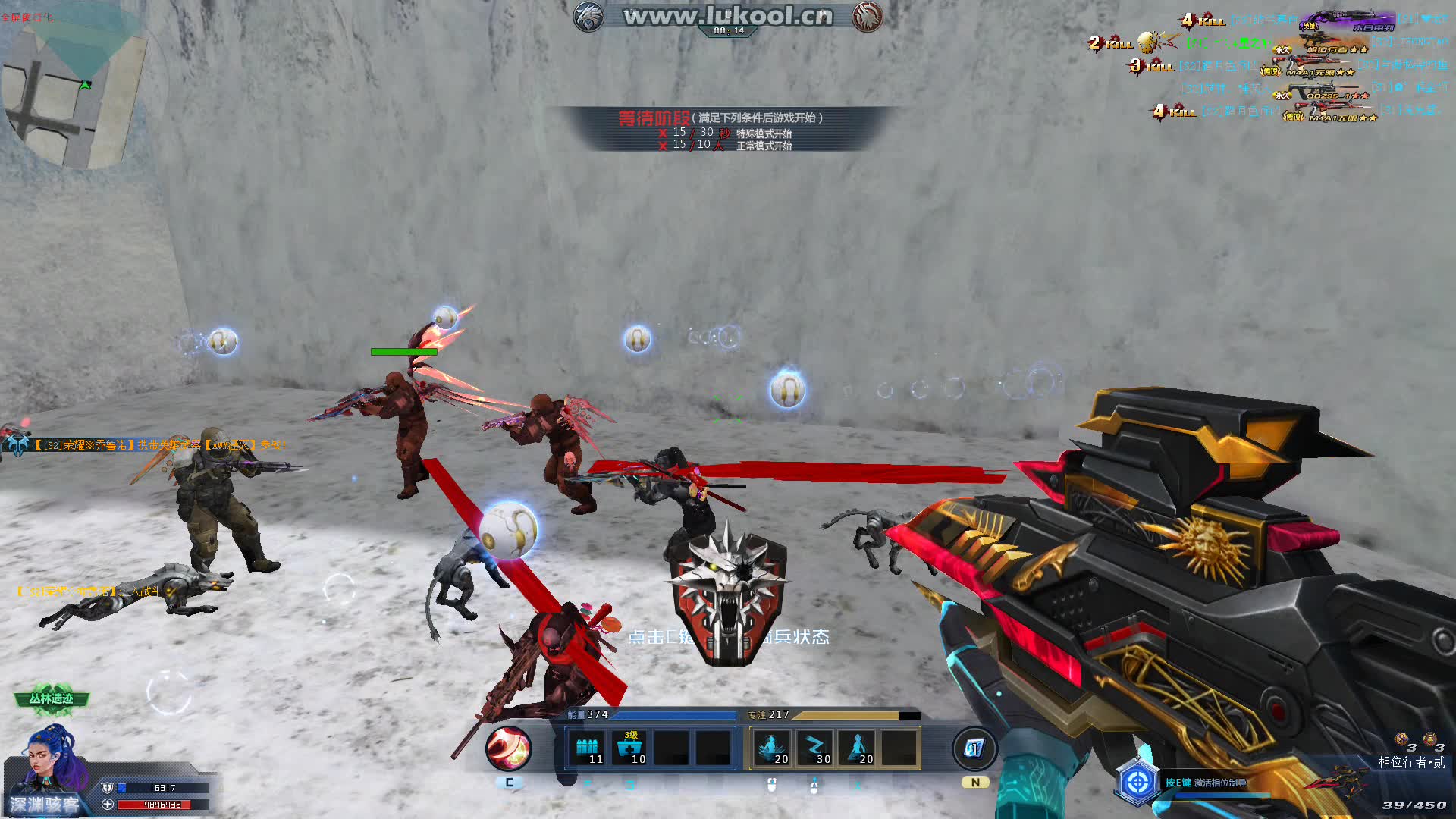Click the blue crosshair phase guidance badge
Viewport: 1456px width, 819px height.
(1137, 782)
